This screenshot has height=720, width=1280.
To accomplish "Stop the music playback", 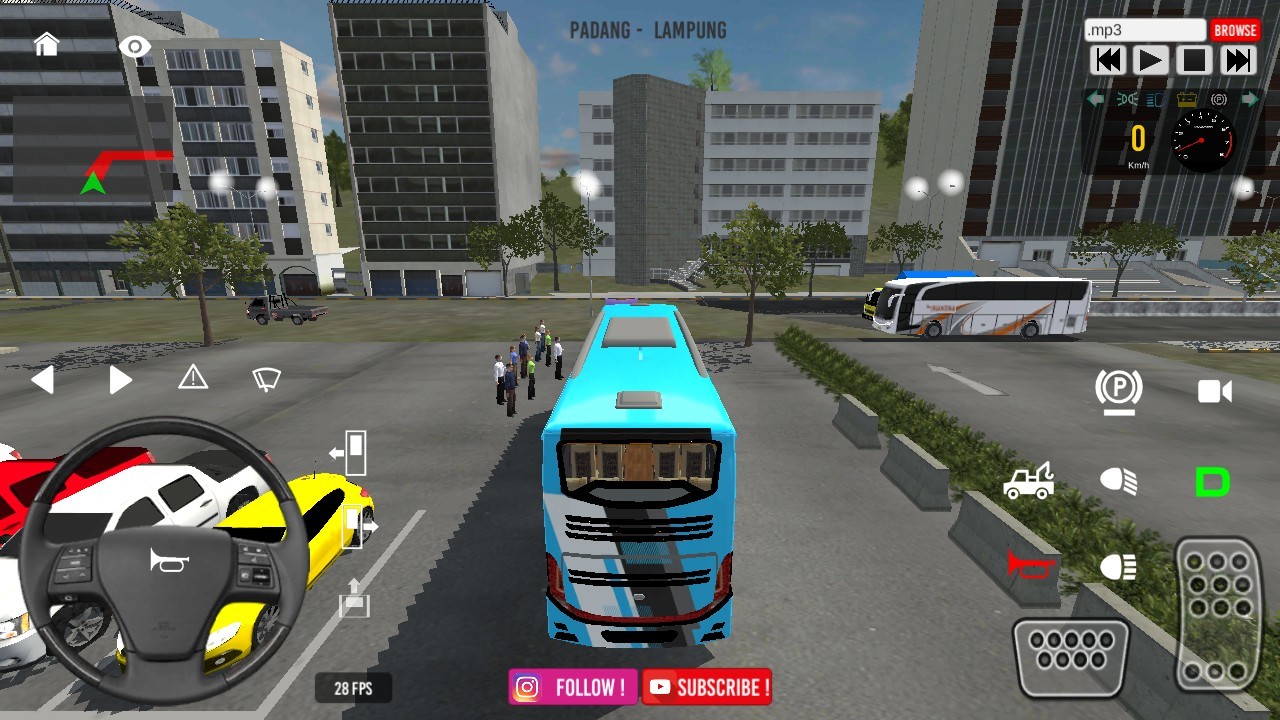I will pos(1194,61).
